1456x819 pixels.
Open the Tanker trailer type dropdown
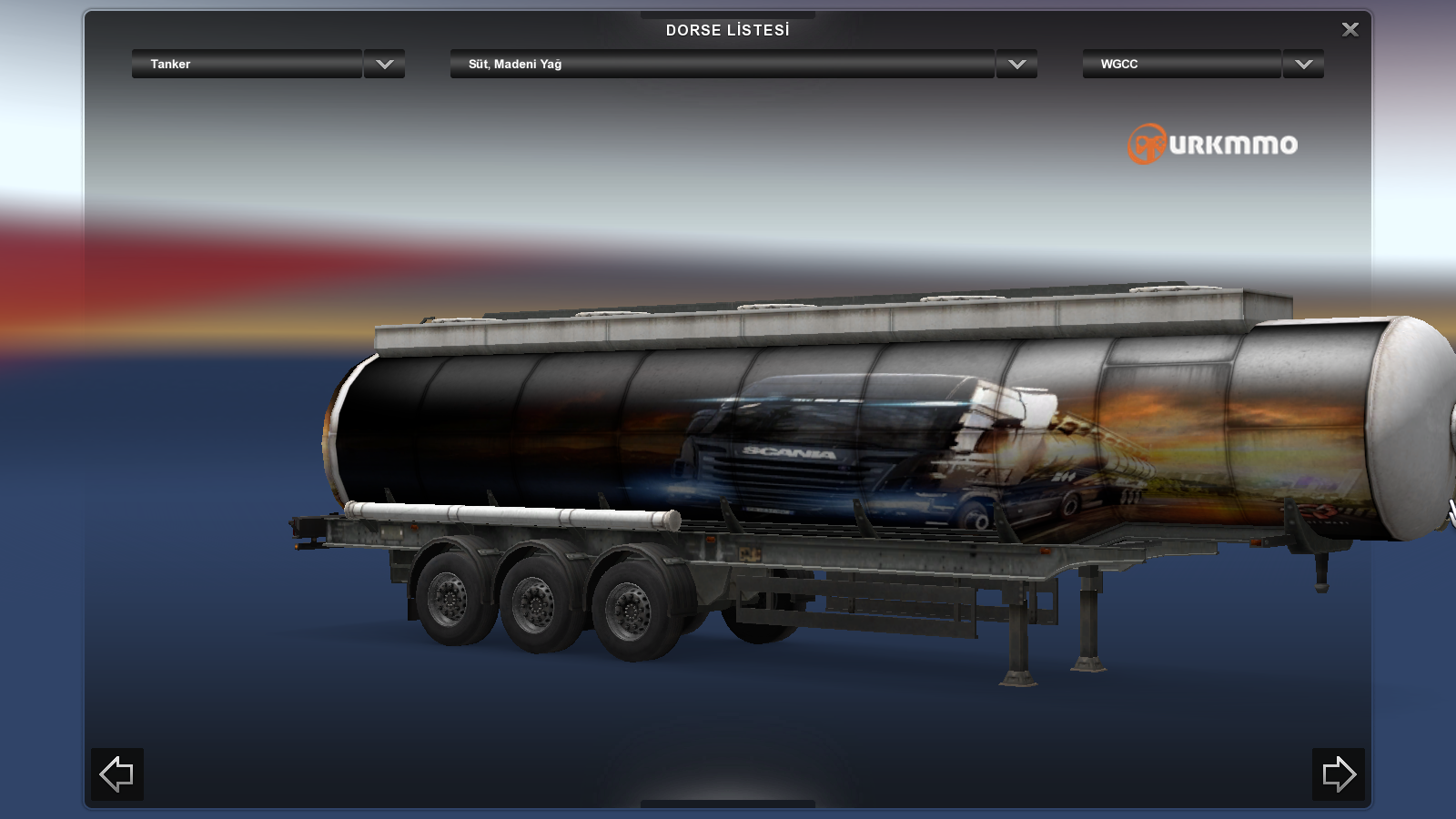pyautogui.click(x=246, y=65)
